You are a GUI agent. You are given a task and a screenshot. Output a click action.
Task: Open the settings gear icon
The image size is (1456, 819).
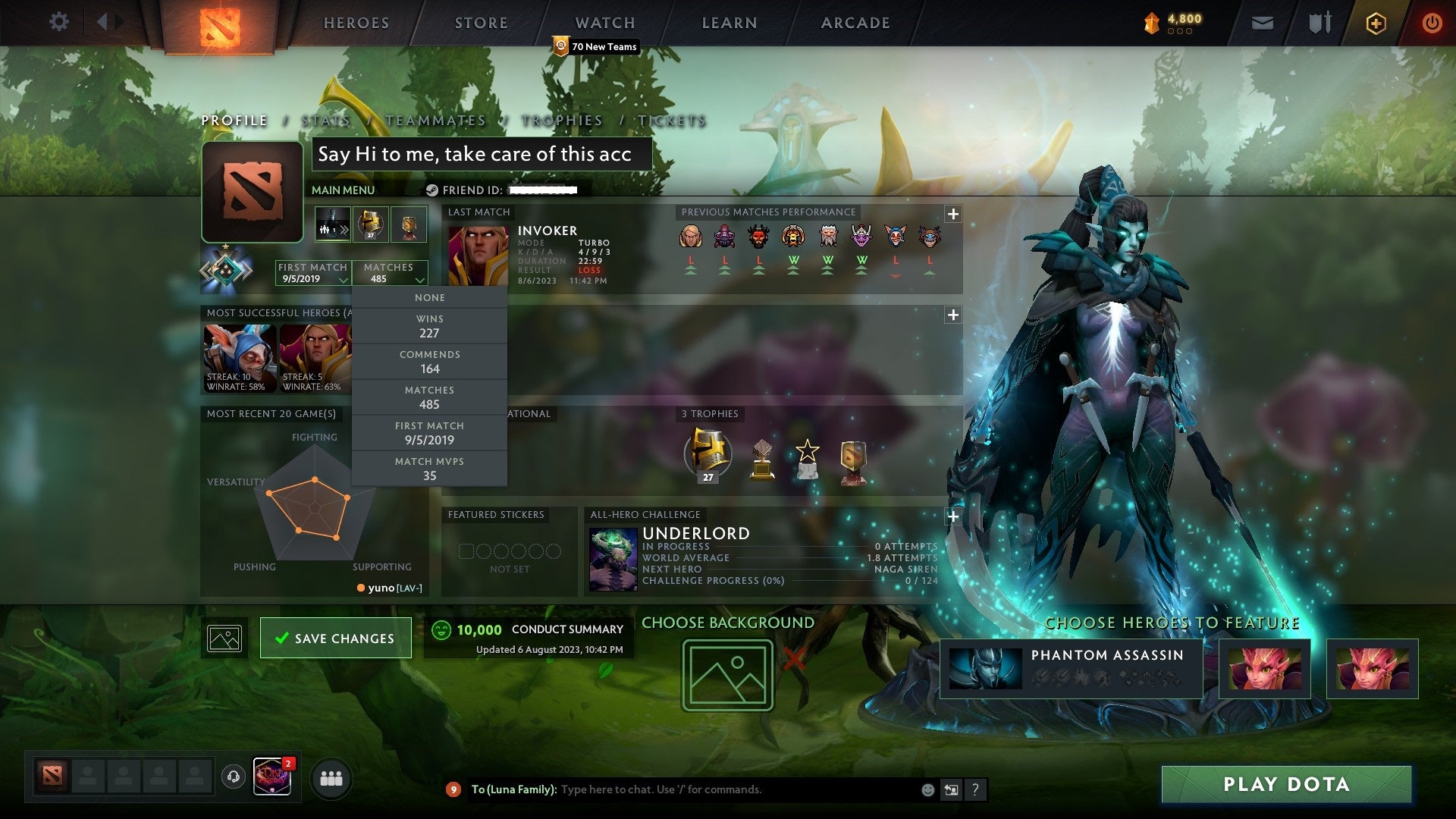59,23
